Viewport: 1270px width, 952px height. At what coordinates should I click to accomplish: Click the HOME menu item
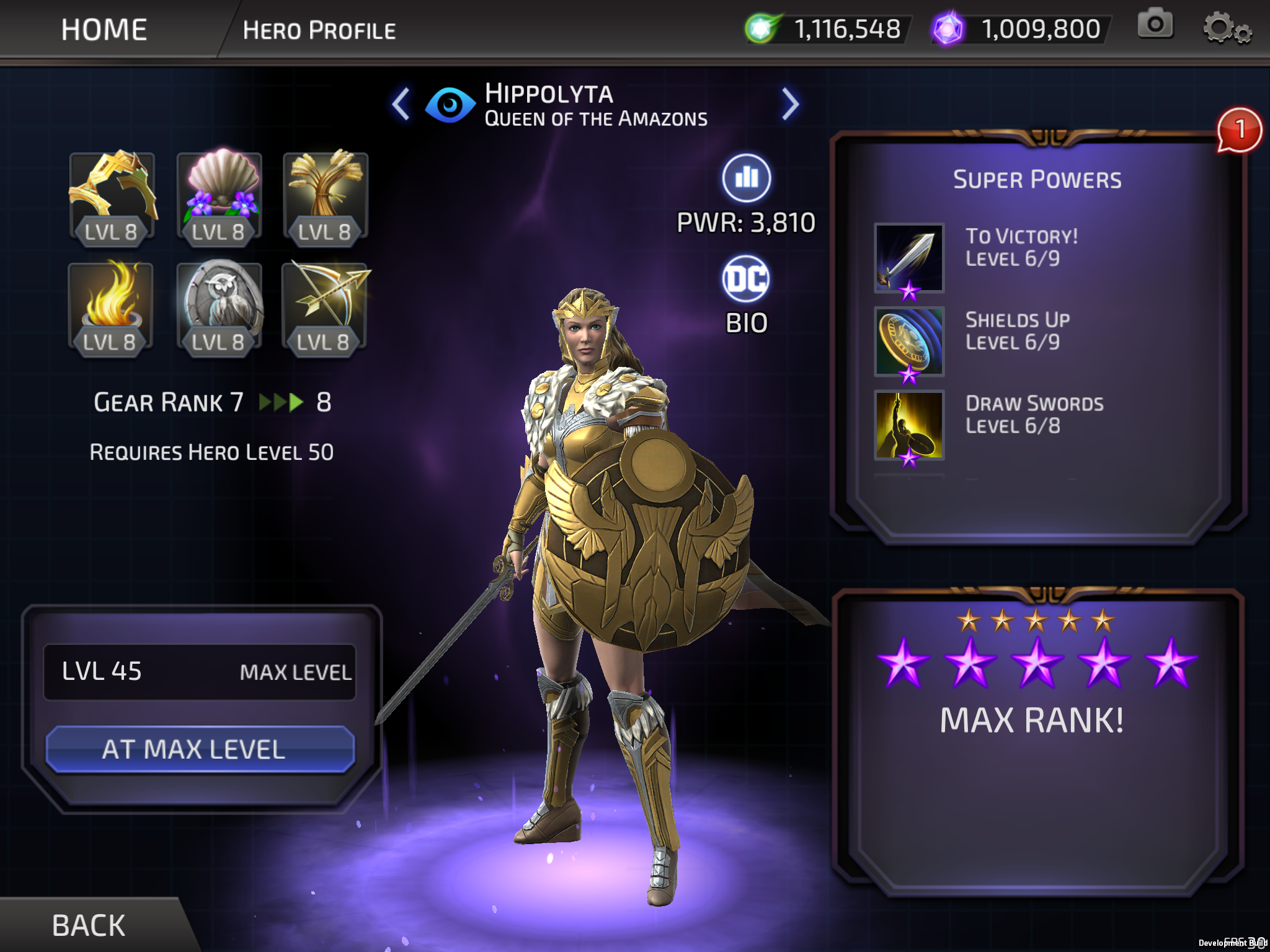click(104, 29)
